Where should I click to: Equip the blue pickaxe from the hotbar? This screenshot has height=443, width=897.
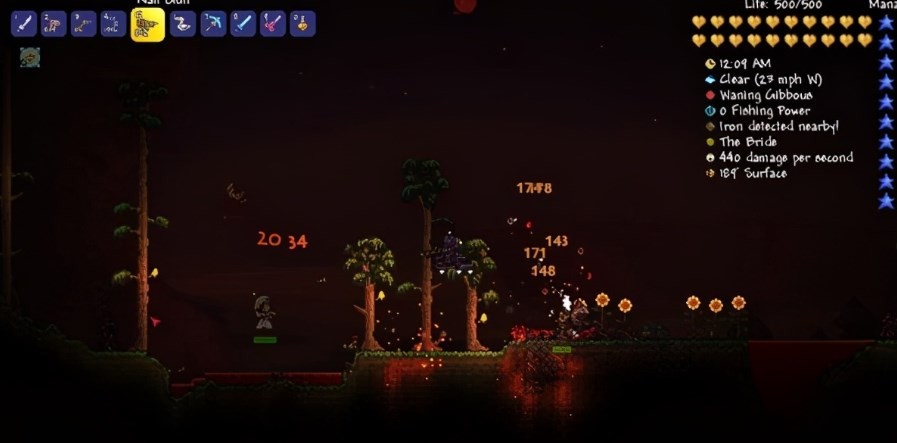[x=213, y=24]
